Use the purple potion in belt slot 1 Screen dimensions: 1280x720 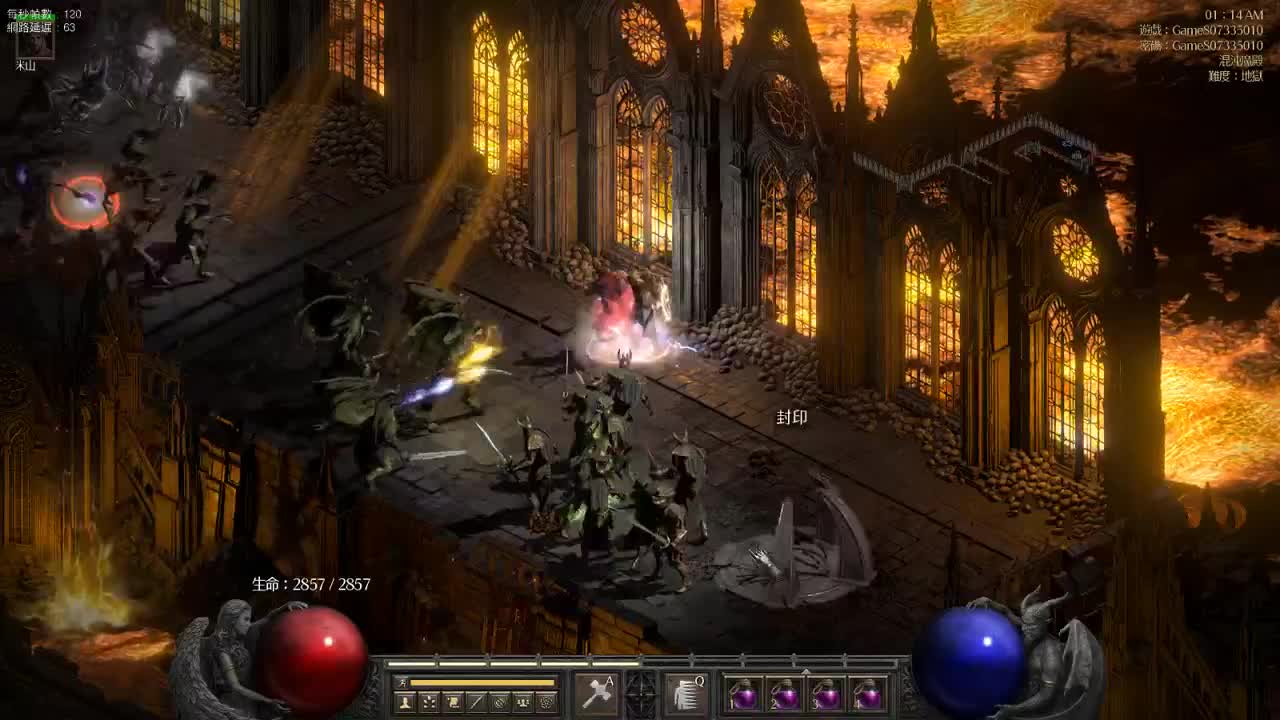743,695
